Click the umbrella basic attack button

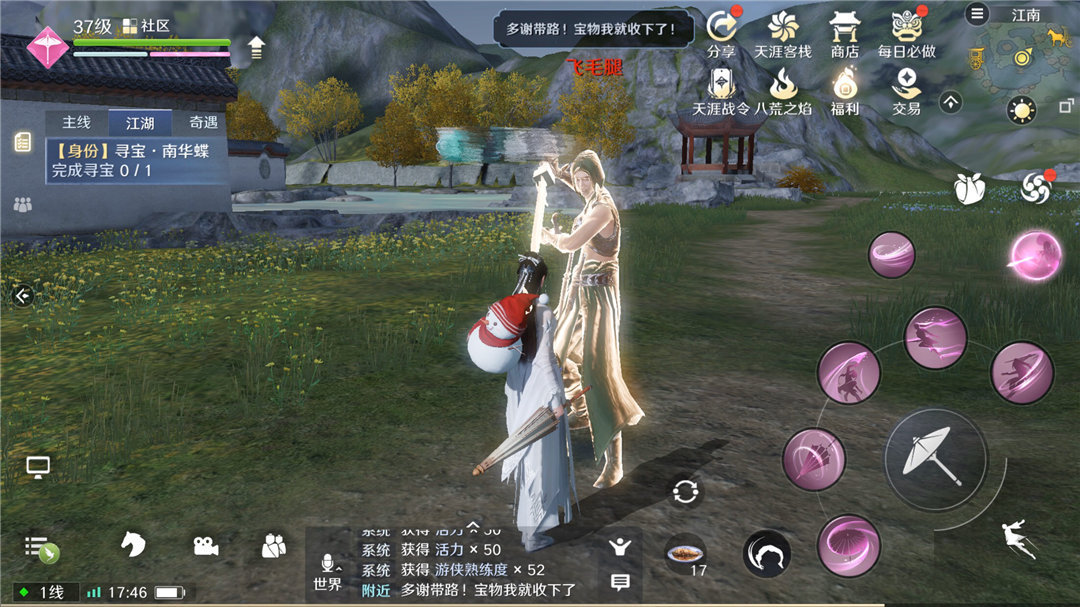(x=934, y=459)
